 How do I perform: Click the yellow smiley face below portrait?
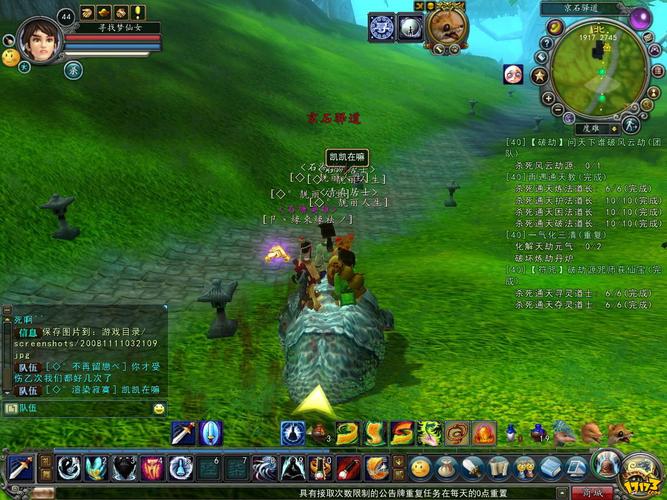(10, 59)
